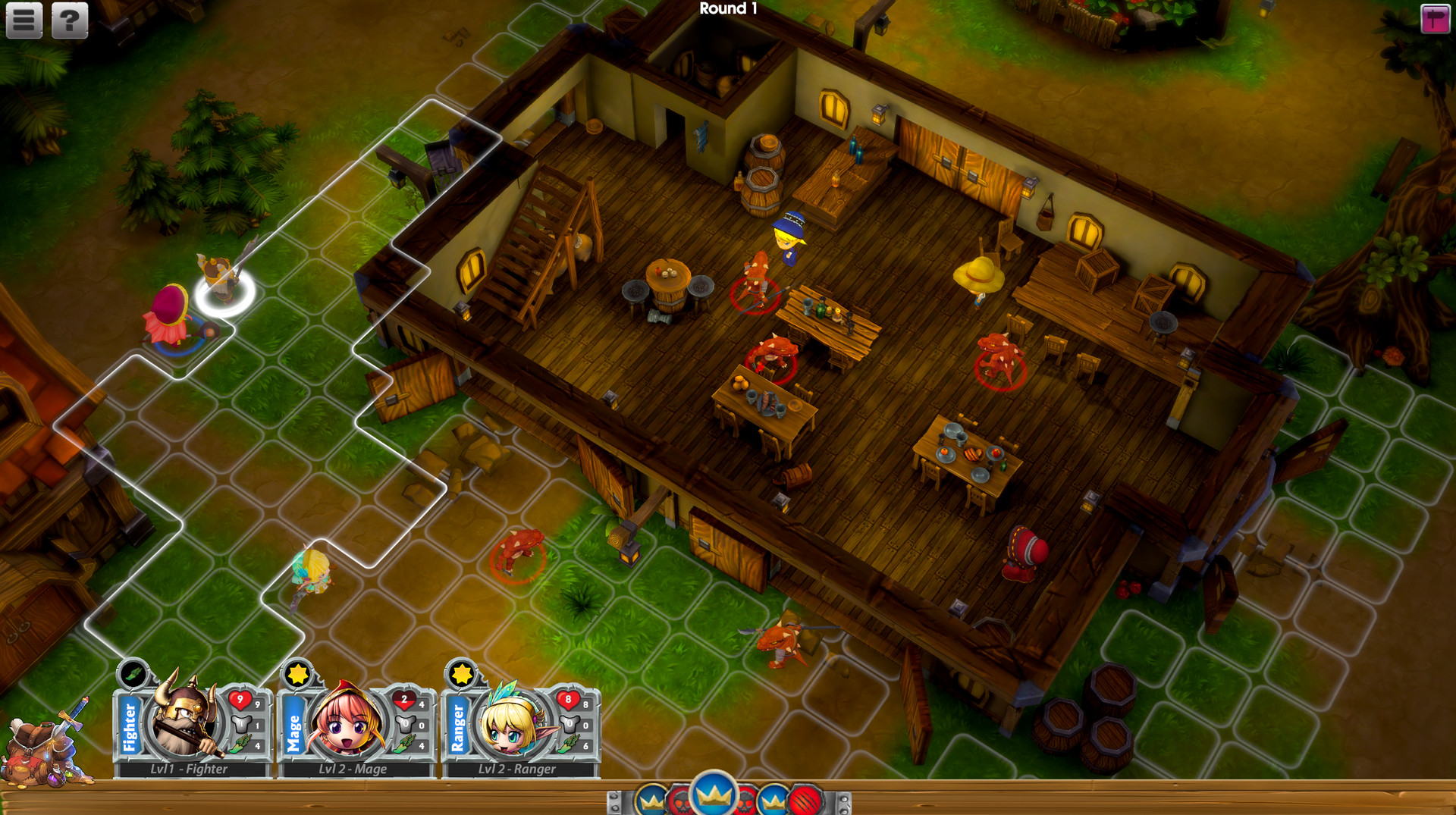
Task: Click the red HP heart showing 9 on Fighter
Action: [240, 699]
